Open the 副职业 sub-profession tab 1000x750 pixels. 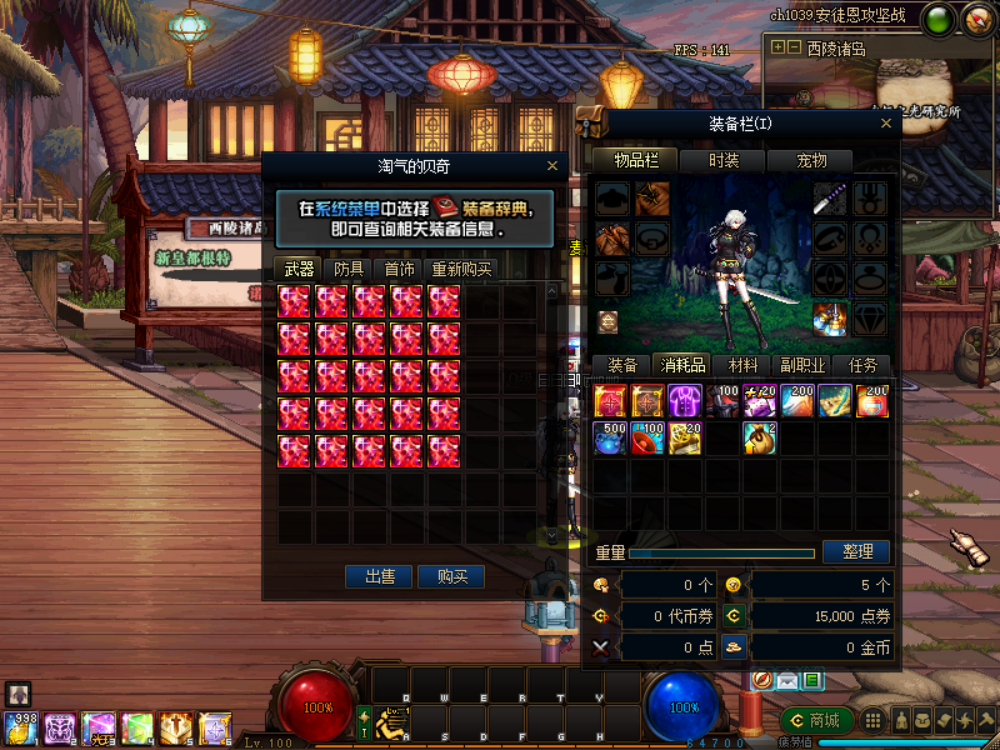click(x=802, y=366)
